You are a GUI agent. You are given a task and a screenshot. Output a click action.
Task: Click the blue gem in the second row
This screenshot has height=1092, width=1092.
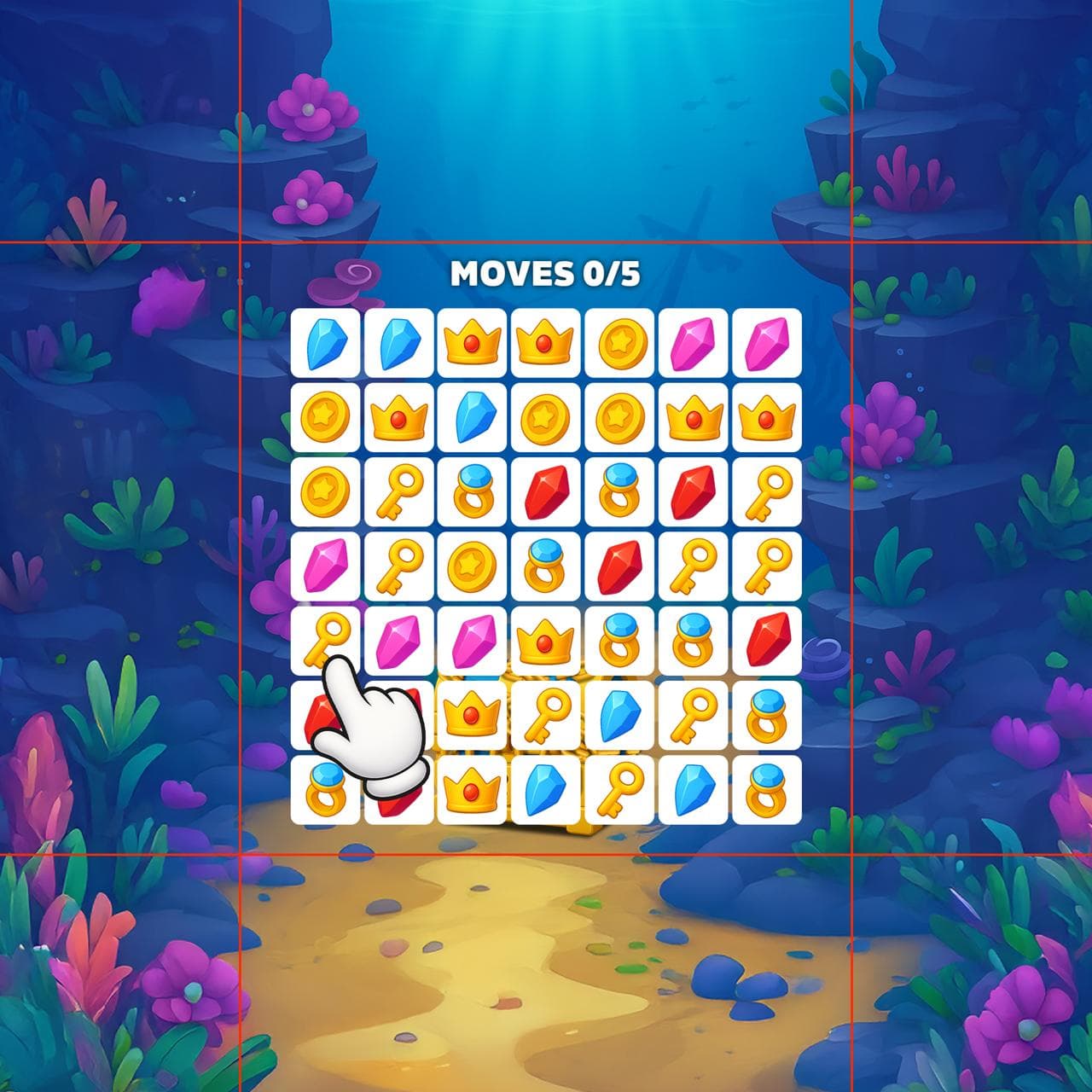coord(473,416)
